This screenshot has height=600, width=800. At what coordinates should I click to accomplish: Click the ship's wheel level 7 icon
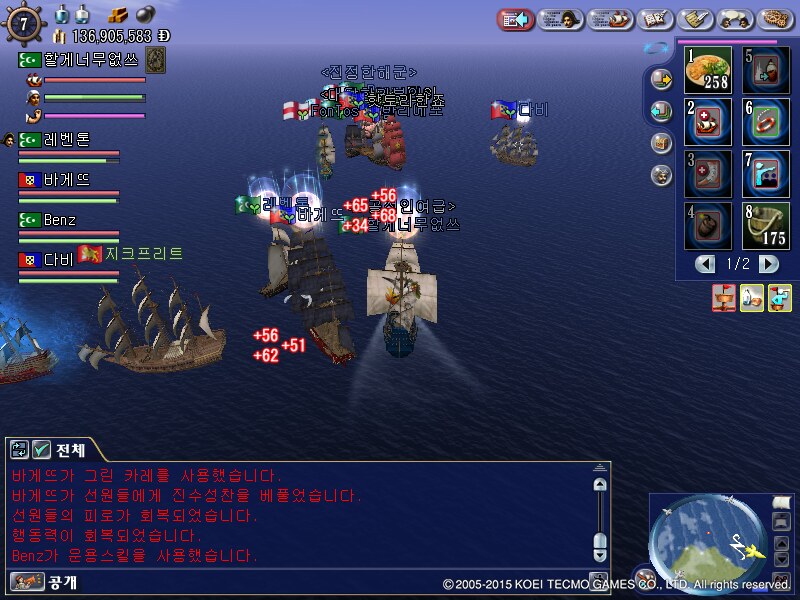tap(23, 22)
